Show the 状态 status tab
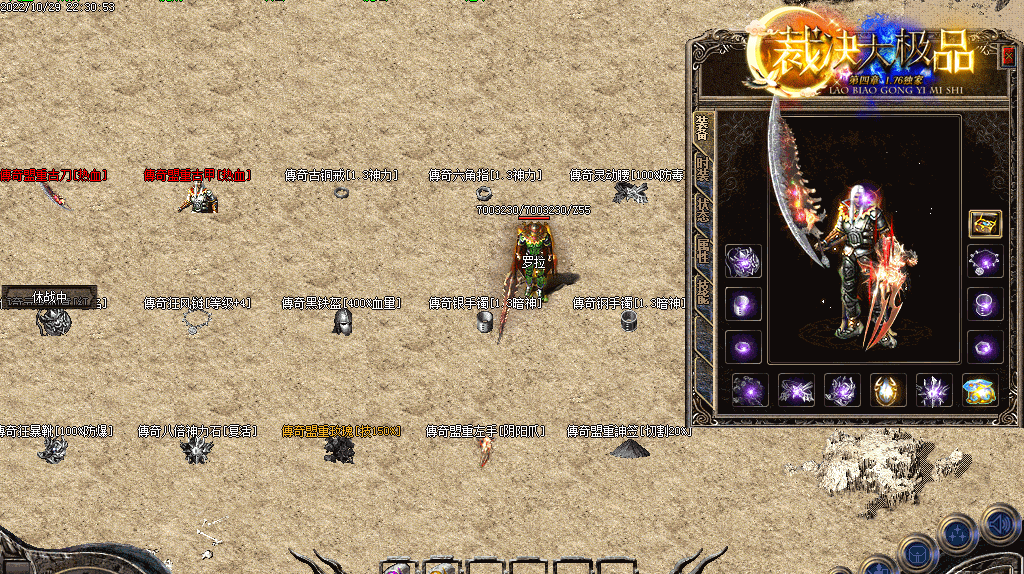 [703, 209]
